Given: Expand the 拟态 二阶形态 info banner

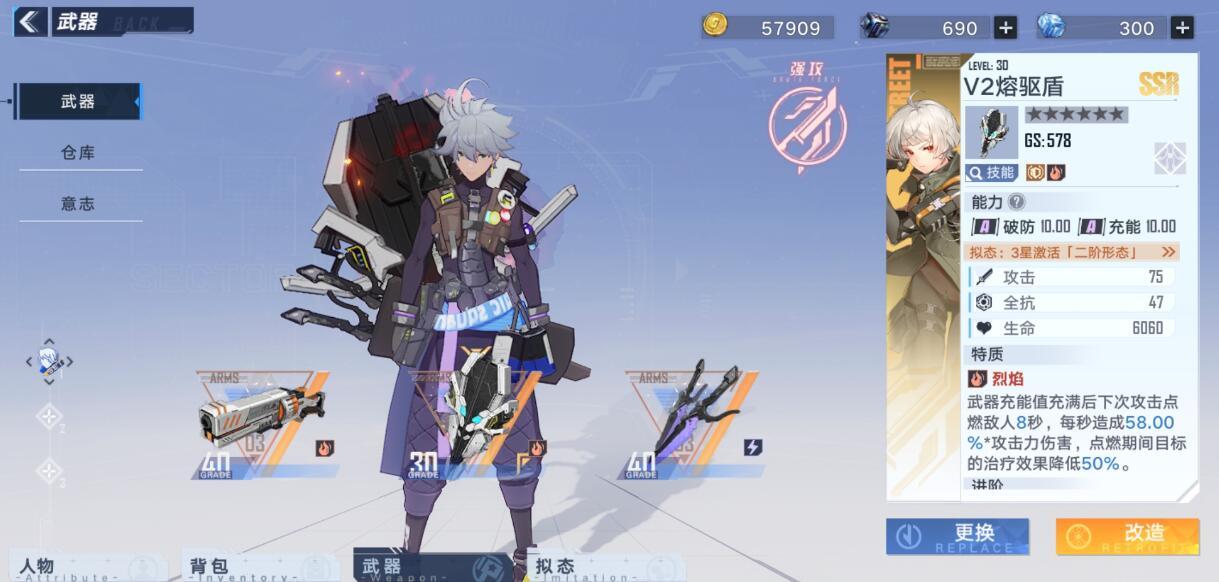Looking at the screenshot, I should [1072, 252].
